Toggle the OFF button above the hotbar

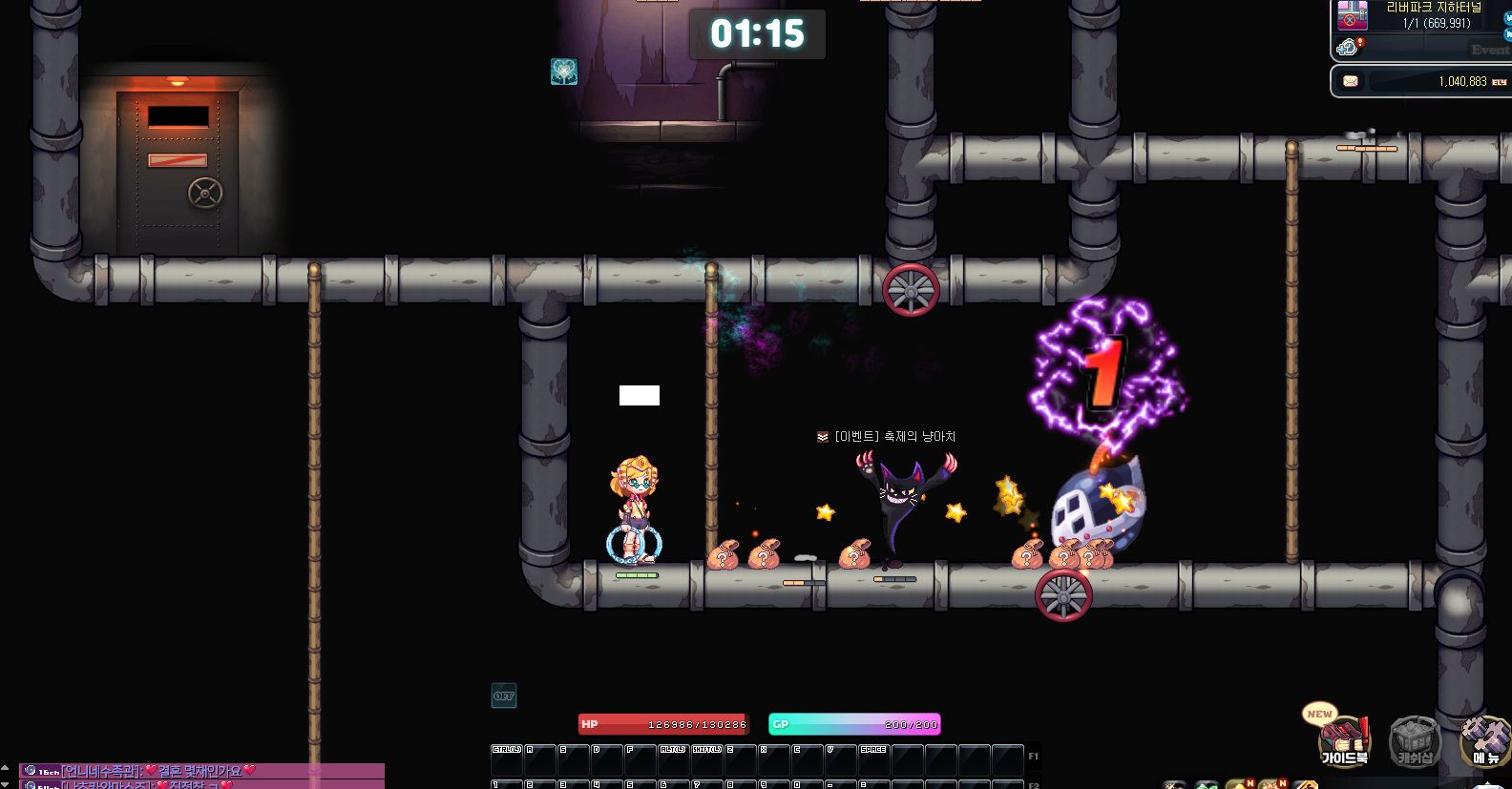pyautogui.click(x=504, y=696)
